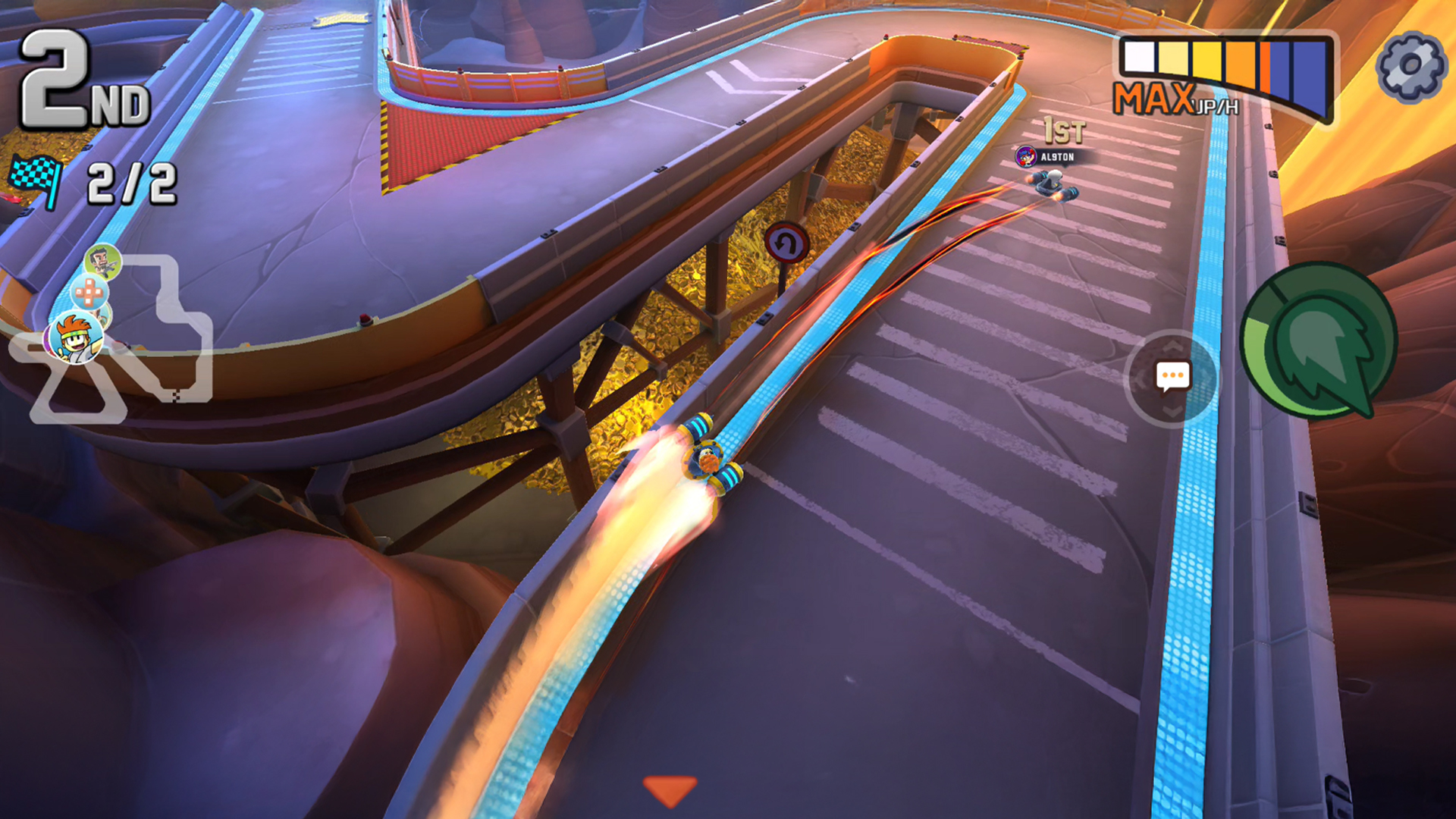
Task: Select the ALSTON 1ST place nameplate
Action: tap(1060, 157)
